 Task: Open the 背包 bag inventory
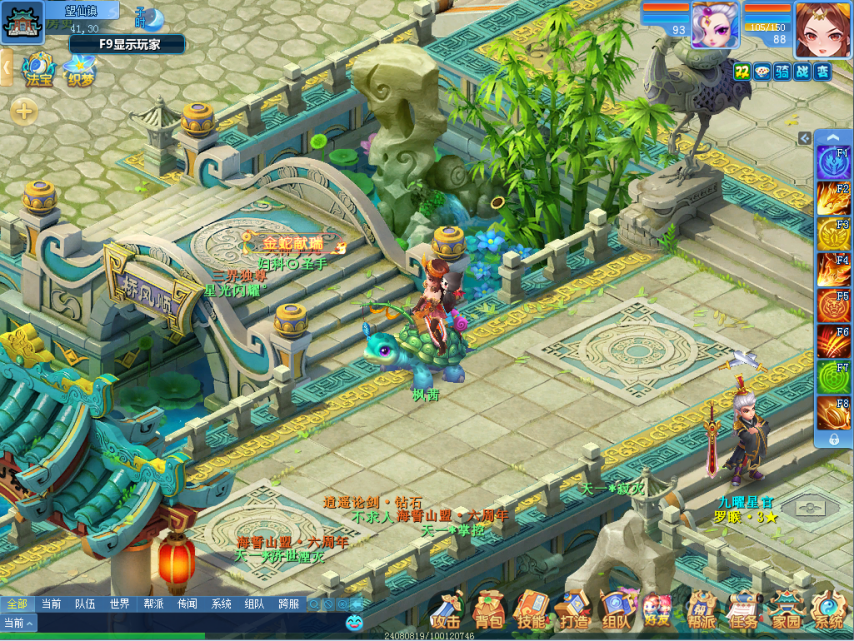point(488,610)
